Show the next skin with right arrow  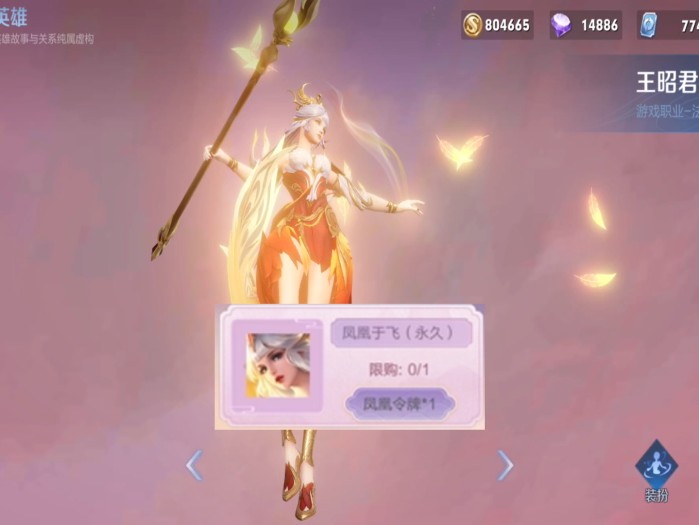506,464
